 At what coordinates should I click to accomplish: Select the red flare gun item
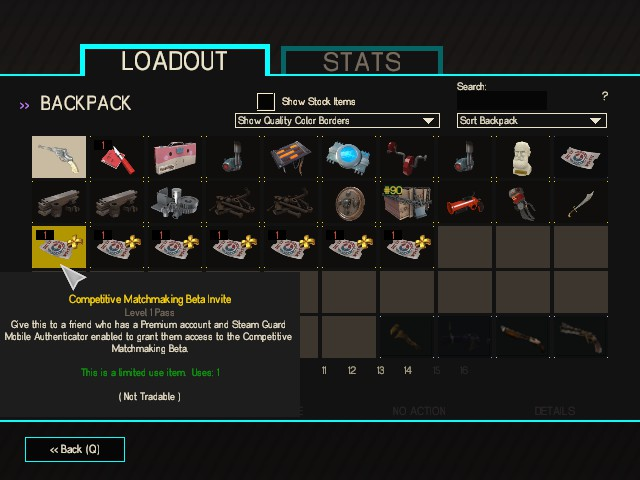pos(466,203)
